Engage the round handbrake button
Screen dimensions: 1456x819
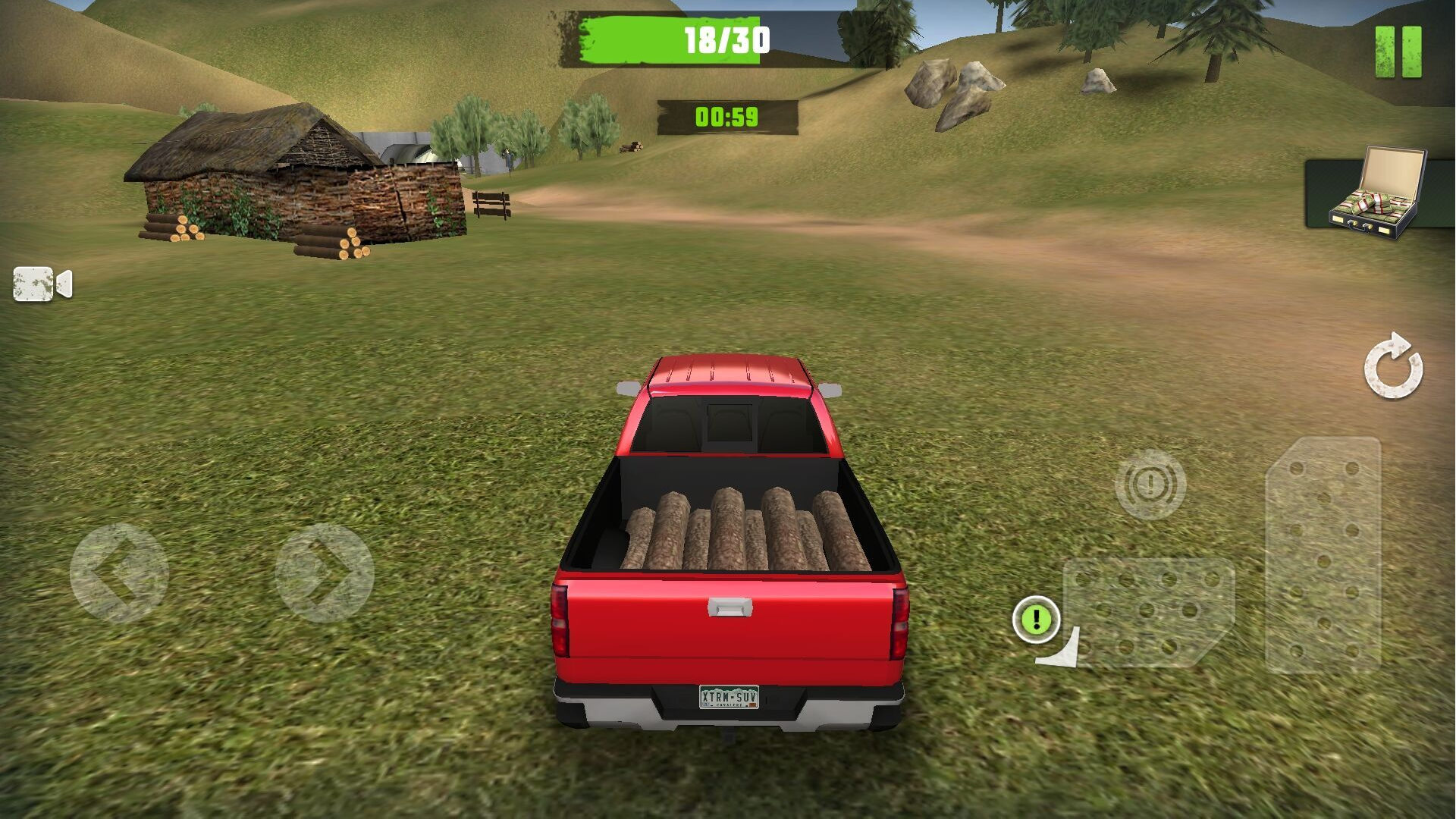point(1150,484)
